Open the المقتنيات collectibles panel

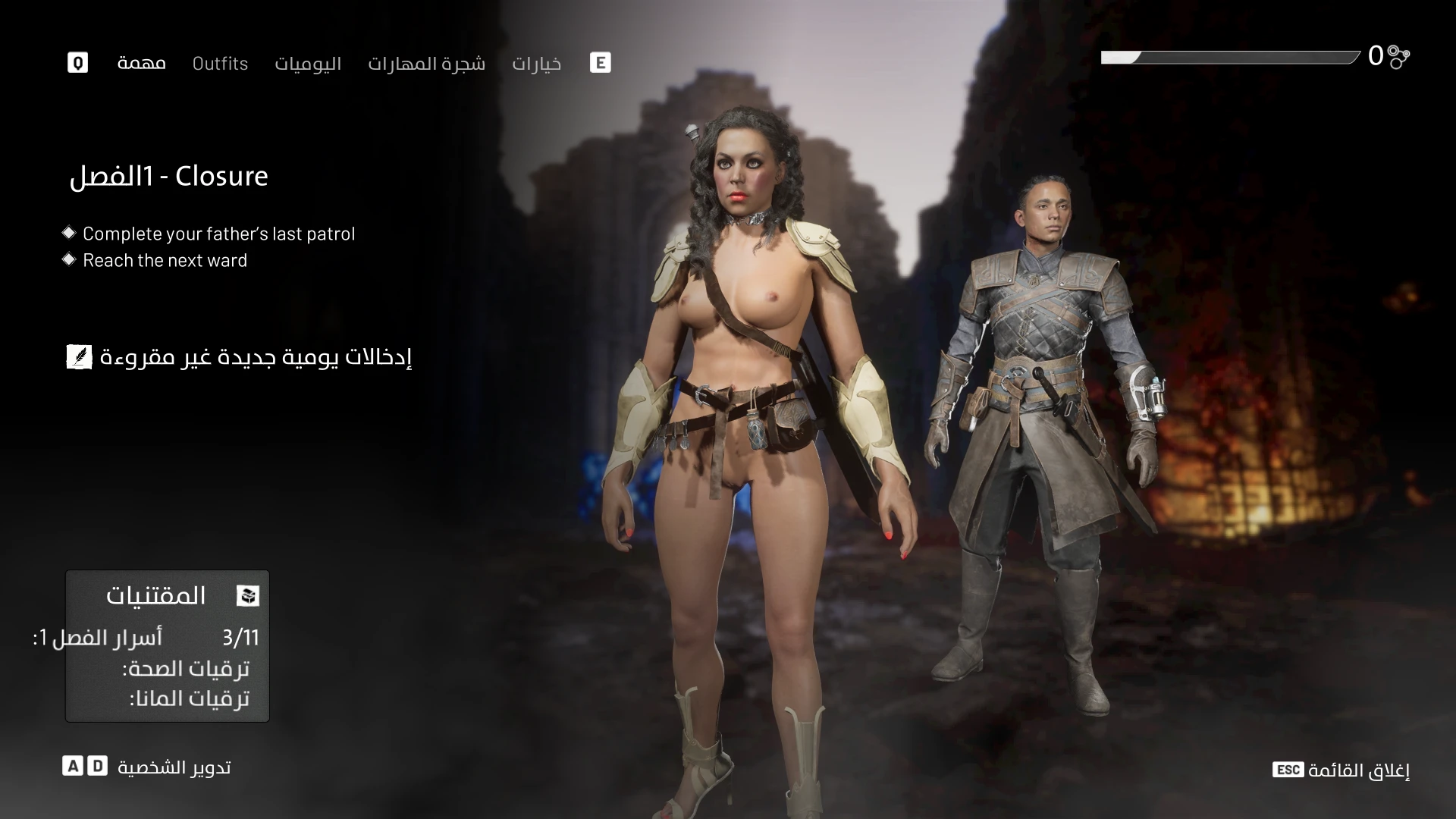[168, 595]
